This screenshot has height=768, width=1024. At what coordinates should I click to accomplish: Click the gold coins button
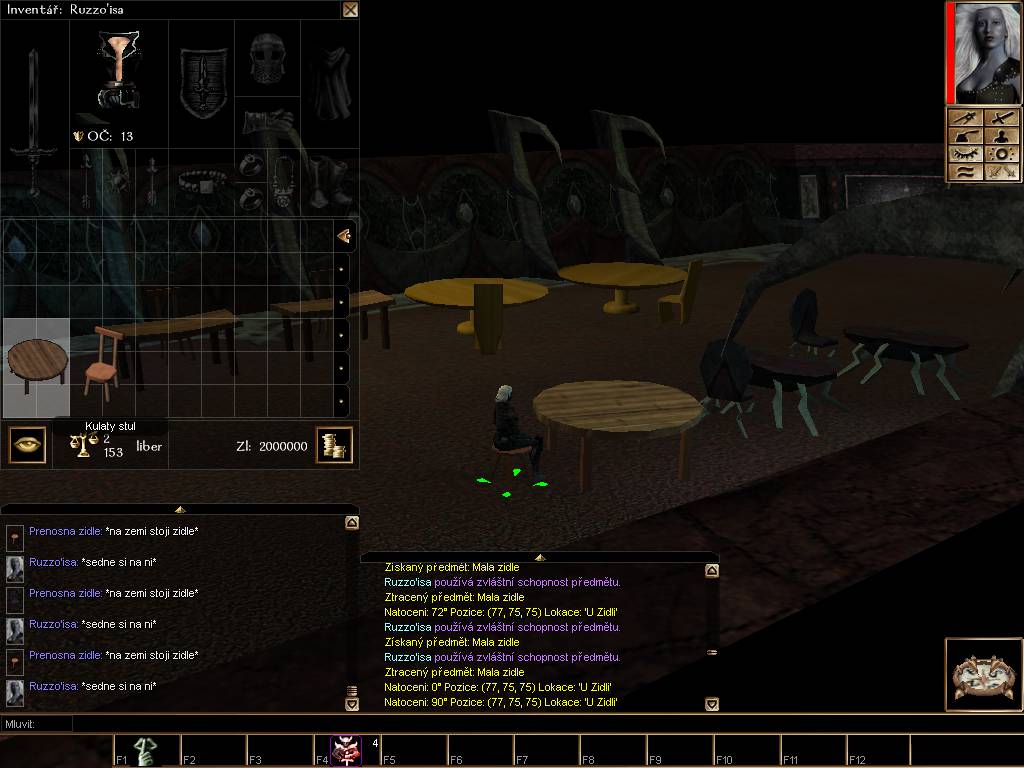[x=334, y=445]
